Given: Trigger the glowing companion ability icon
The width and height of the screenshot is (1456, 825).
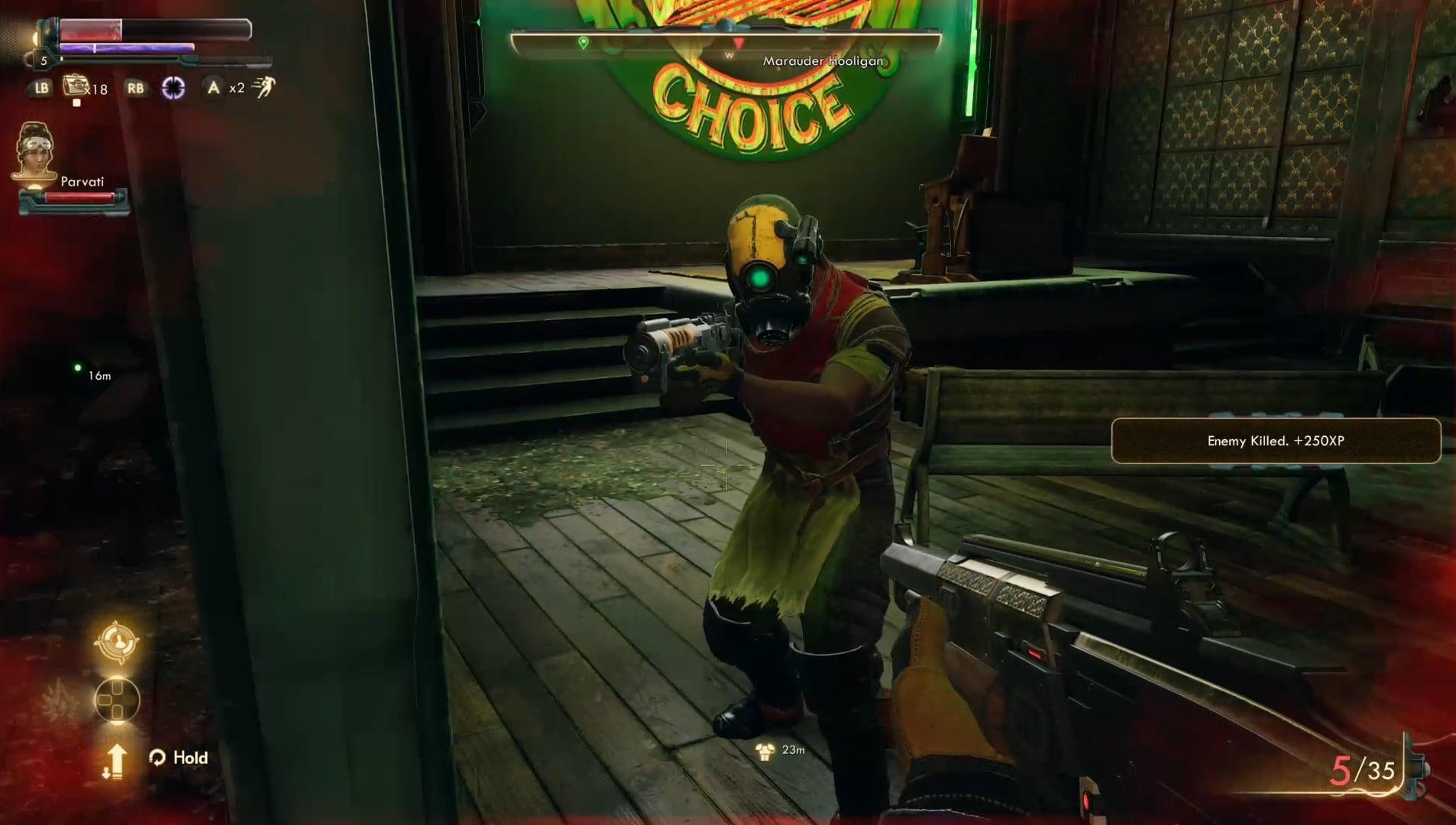Looking at the screenshot, I should coord(116,642).
